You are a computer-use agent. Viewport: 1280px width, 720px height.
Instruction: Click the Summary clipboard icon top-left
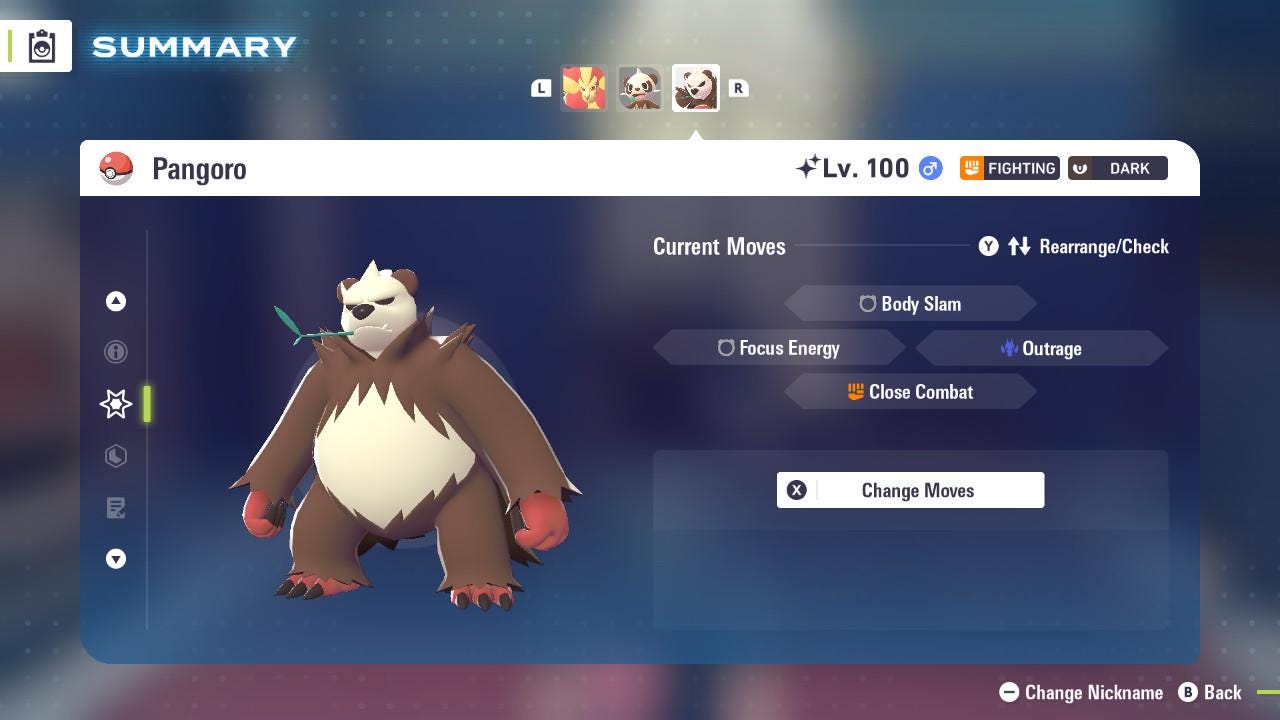[41, 45]
